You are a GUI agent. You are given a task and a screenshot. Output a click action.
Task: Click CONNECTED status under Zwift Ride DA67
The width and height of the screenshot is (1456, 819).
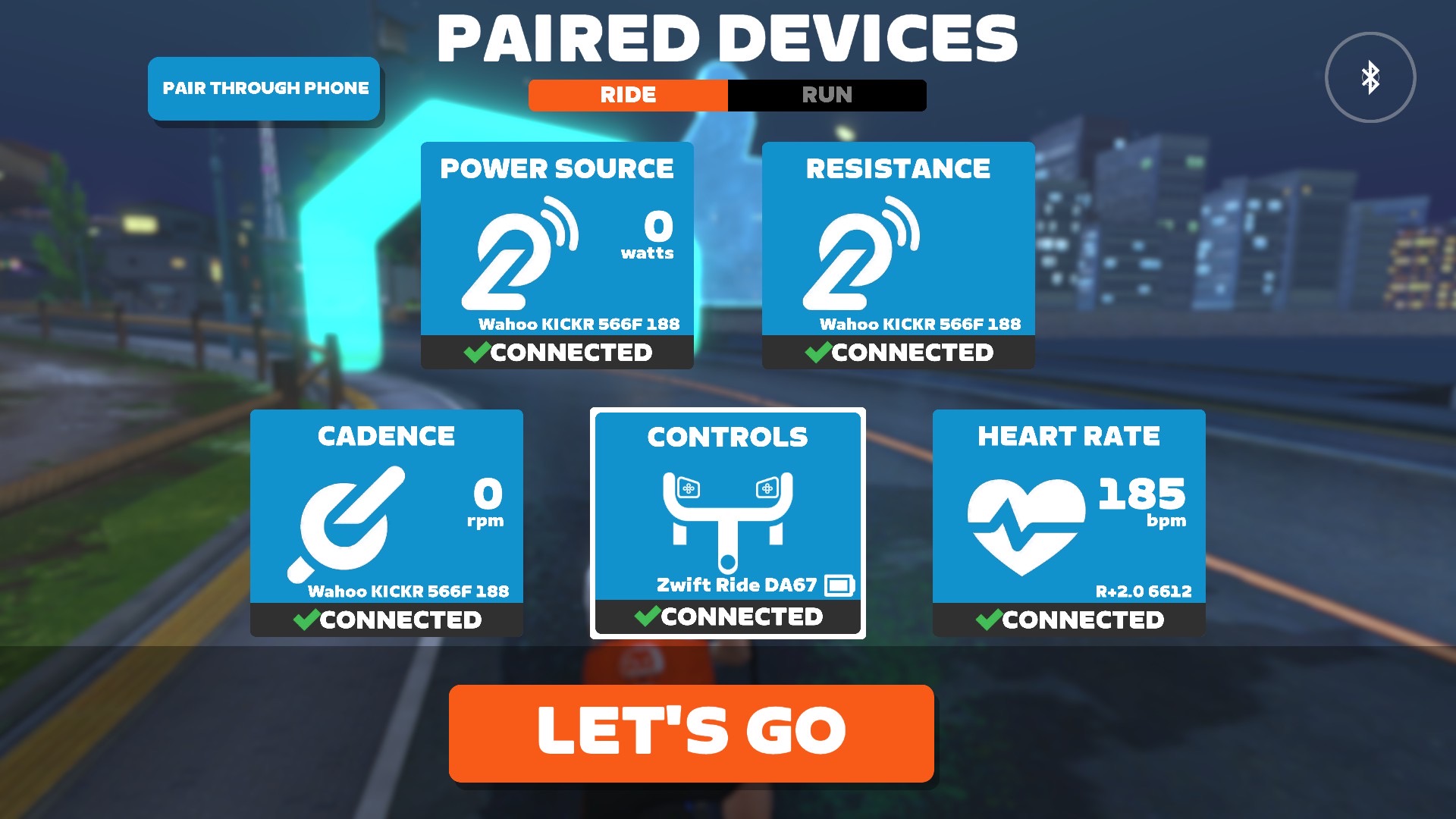point(728,617)
